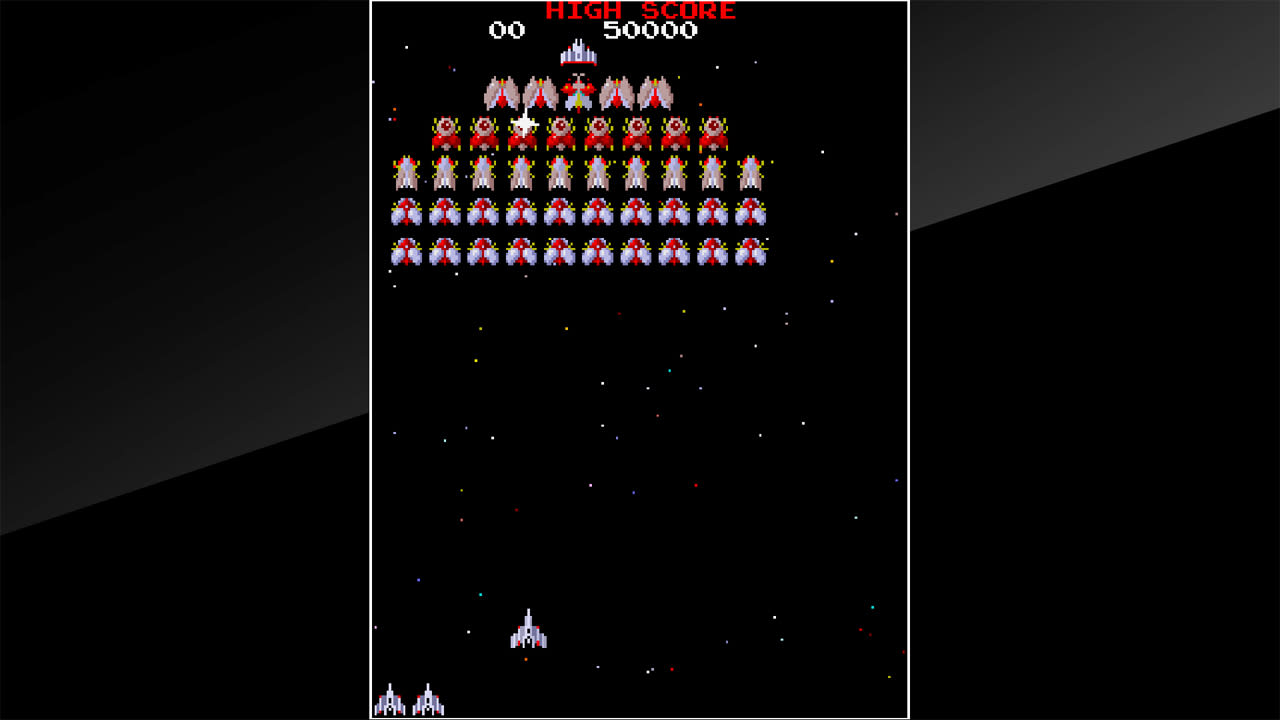
Task: Click the orange star below the player ship
Action: [525, 659]
